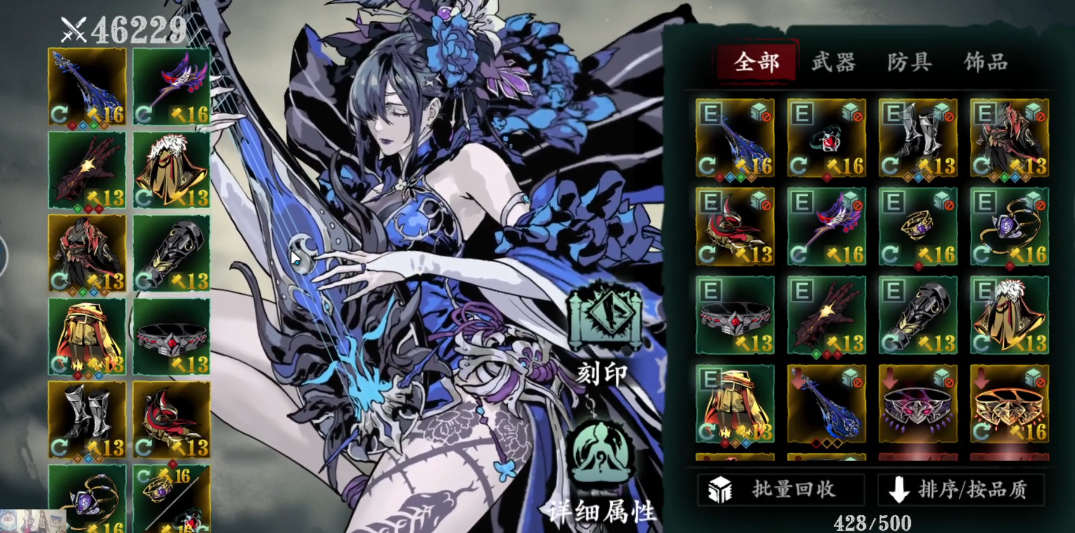Select the unequipped blue lute with red arrow

tap(826, 404)
